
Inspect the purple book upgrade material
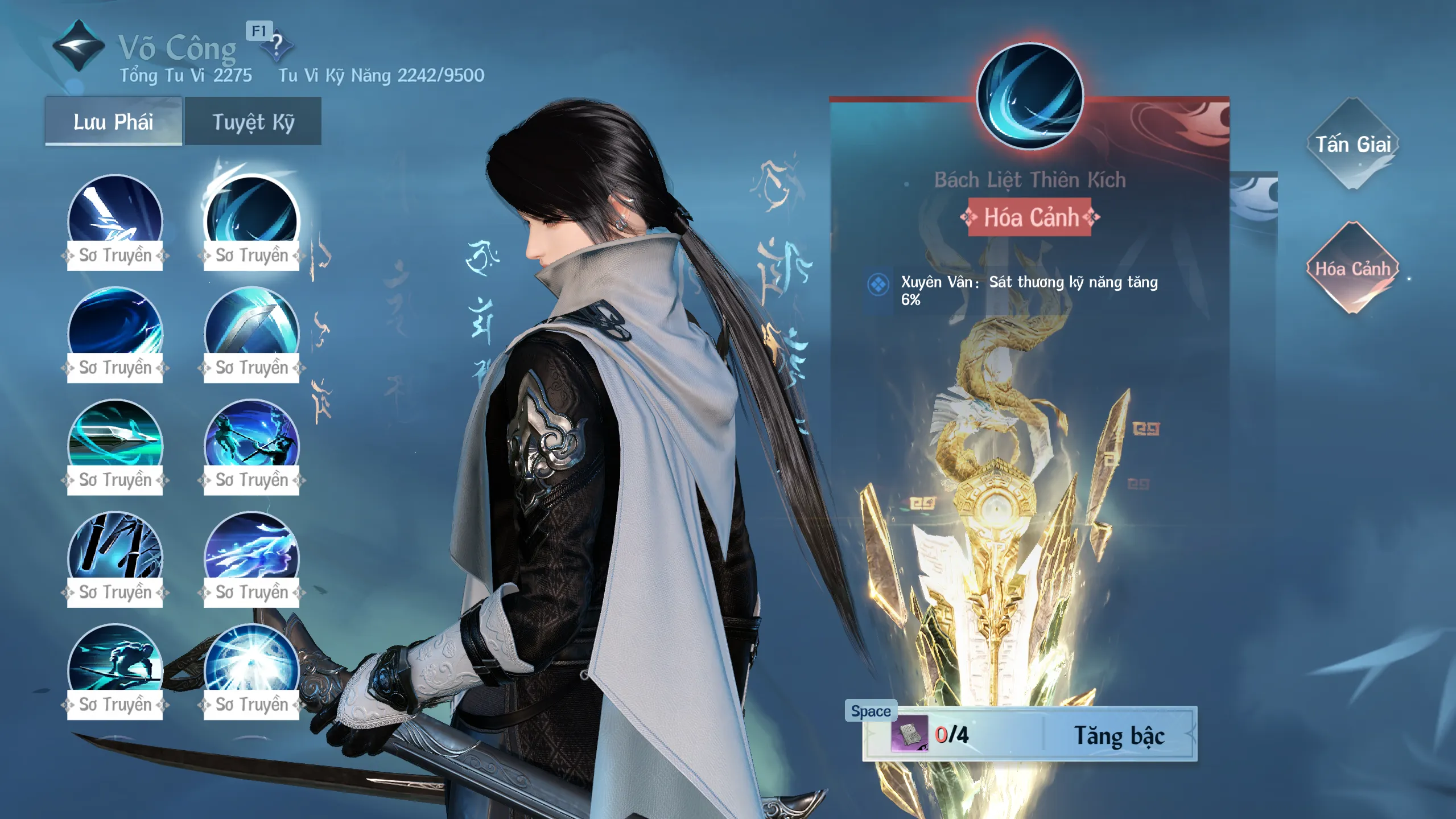pos(909,734)
